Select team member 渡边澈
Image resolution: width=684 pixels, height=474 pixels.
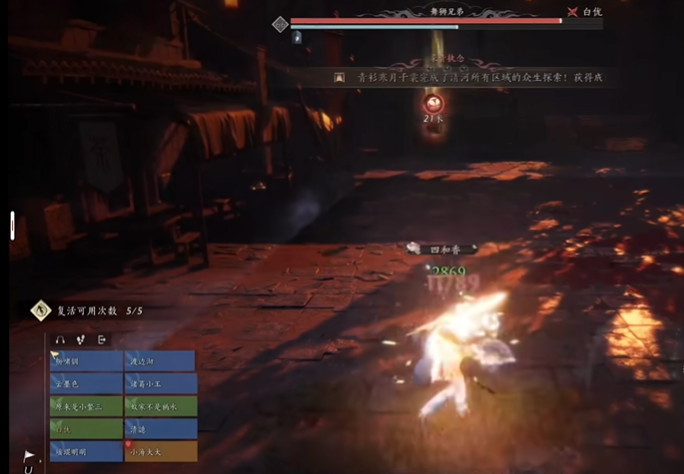160,361
